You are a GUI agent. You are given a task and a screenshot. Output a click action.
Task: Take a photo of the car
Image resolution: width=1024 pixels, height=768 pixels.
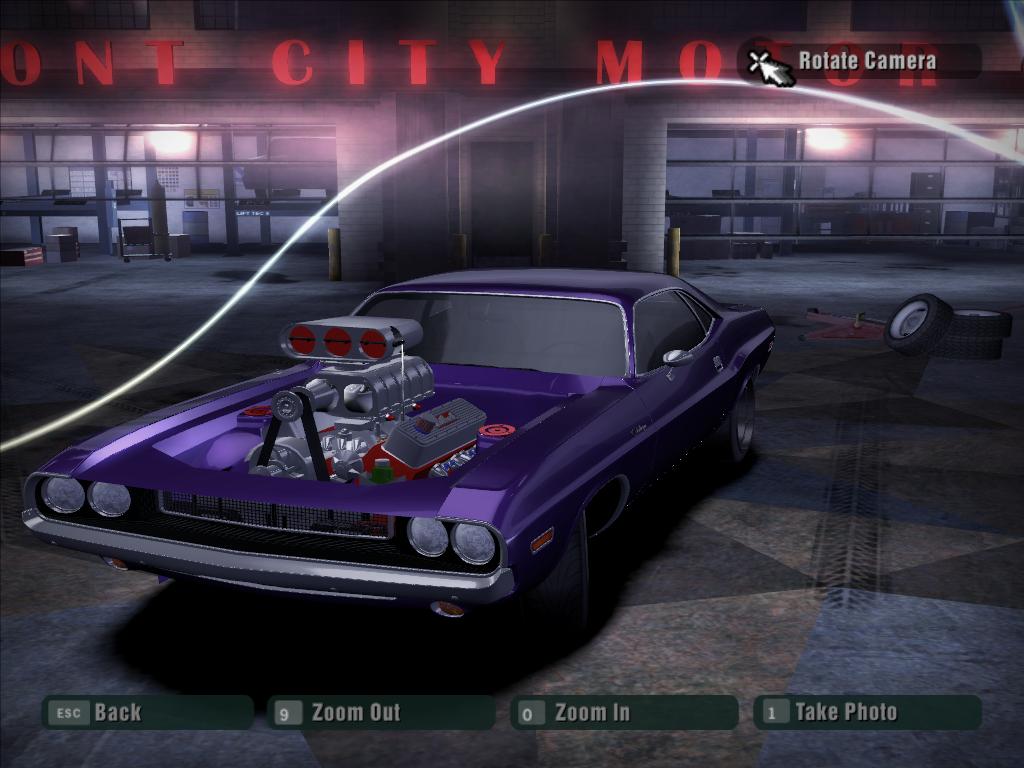[866, 713]
